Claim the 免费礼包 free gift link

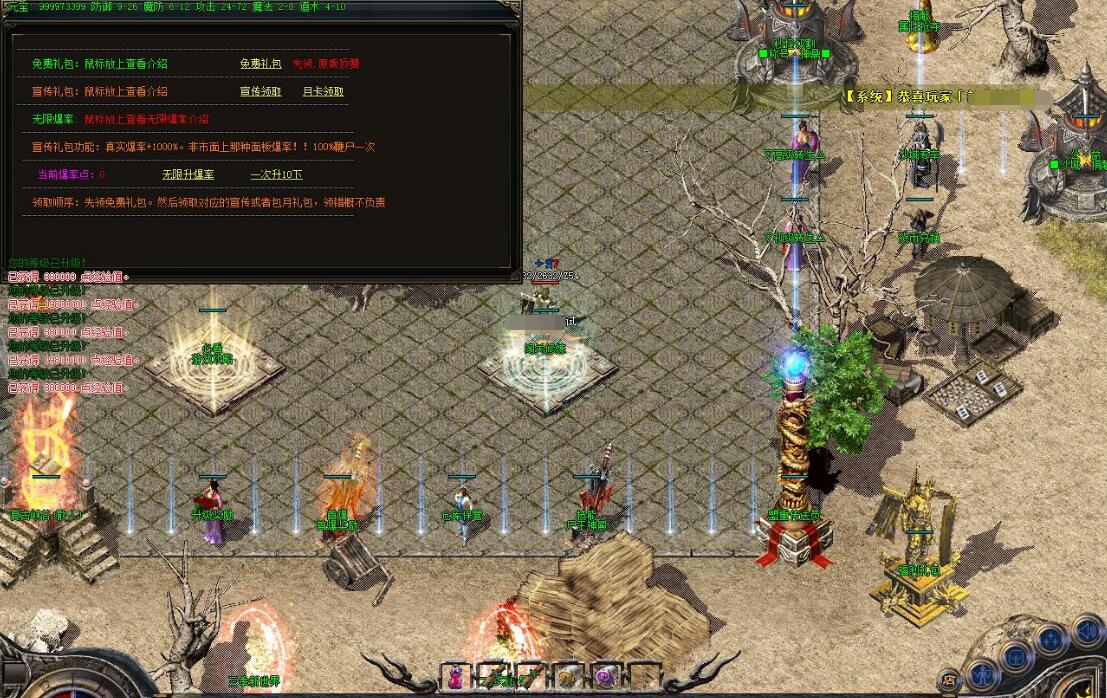(x=260, y=64)
